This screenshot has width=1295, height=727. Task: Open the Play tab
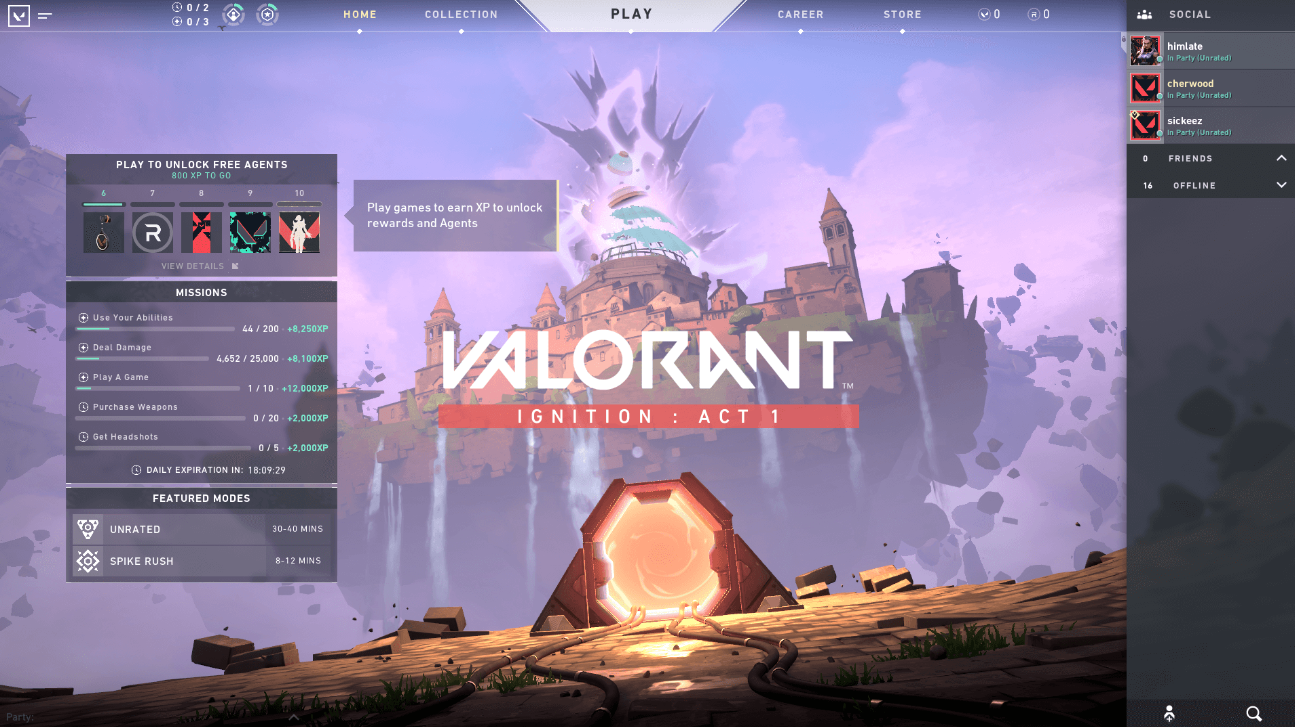pyautogui.click(x=631, y=14)
